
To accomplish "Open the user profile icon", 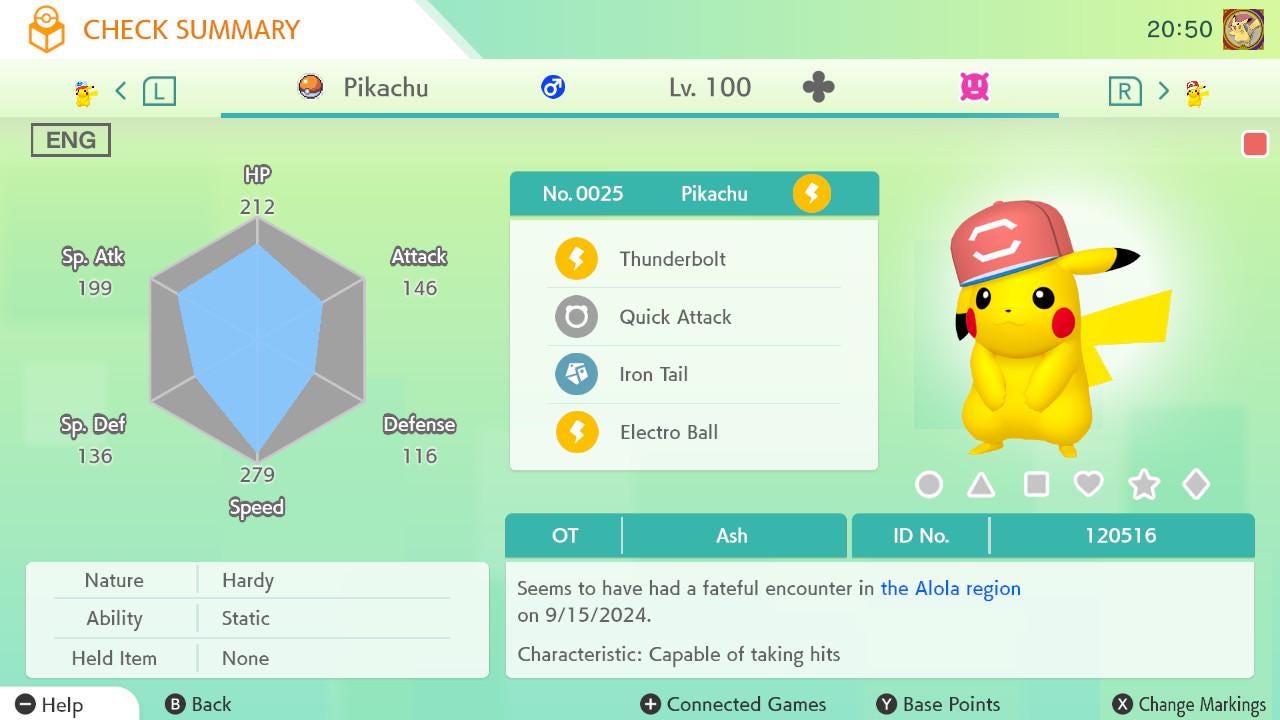I will click(1243, 30).
